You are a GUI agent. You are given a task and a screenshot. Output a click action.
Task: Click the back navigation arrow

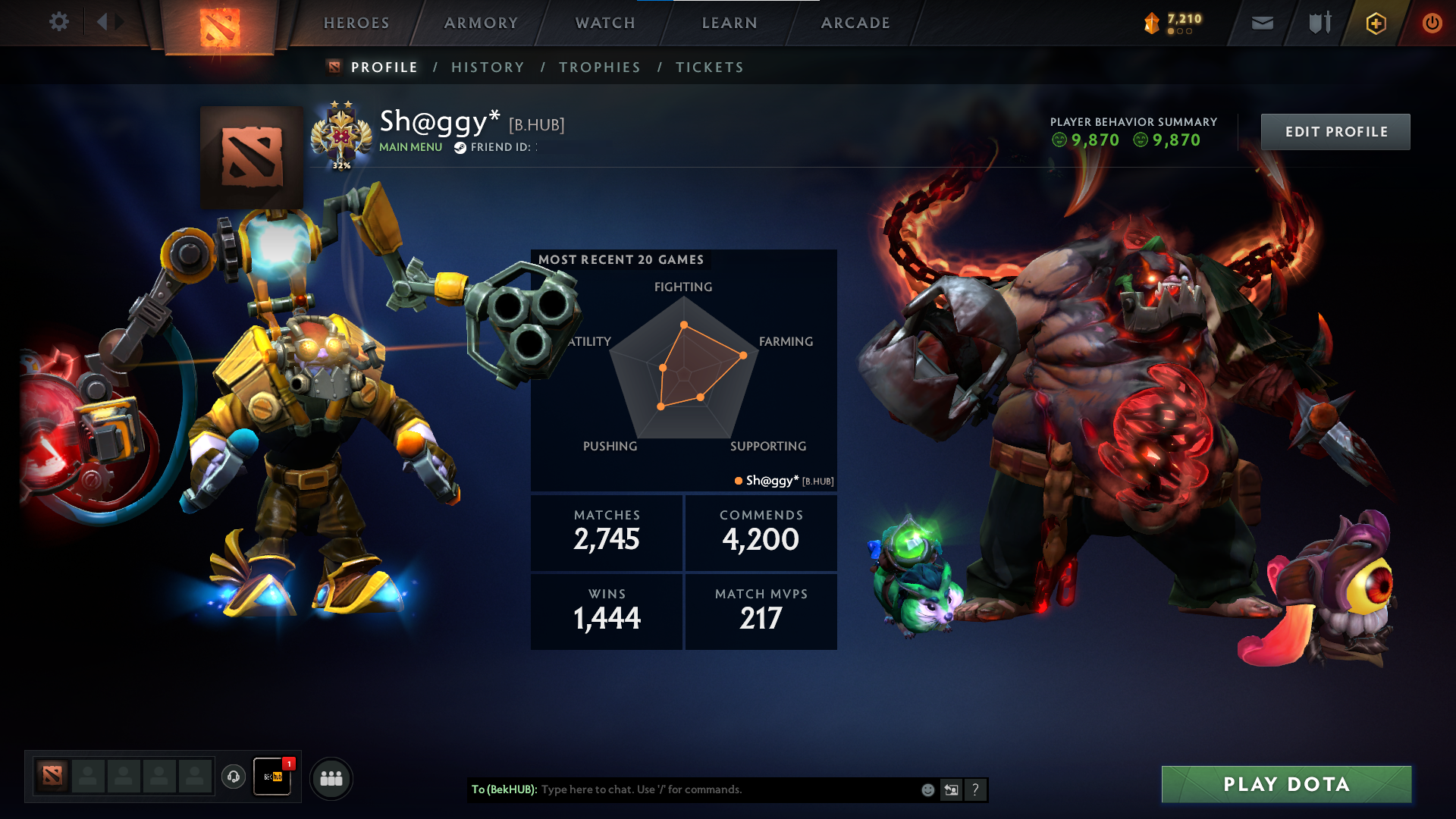(102, 21)
